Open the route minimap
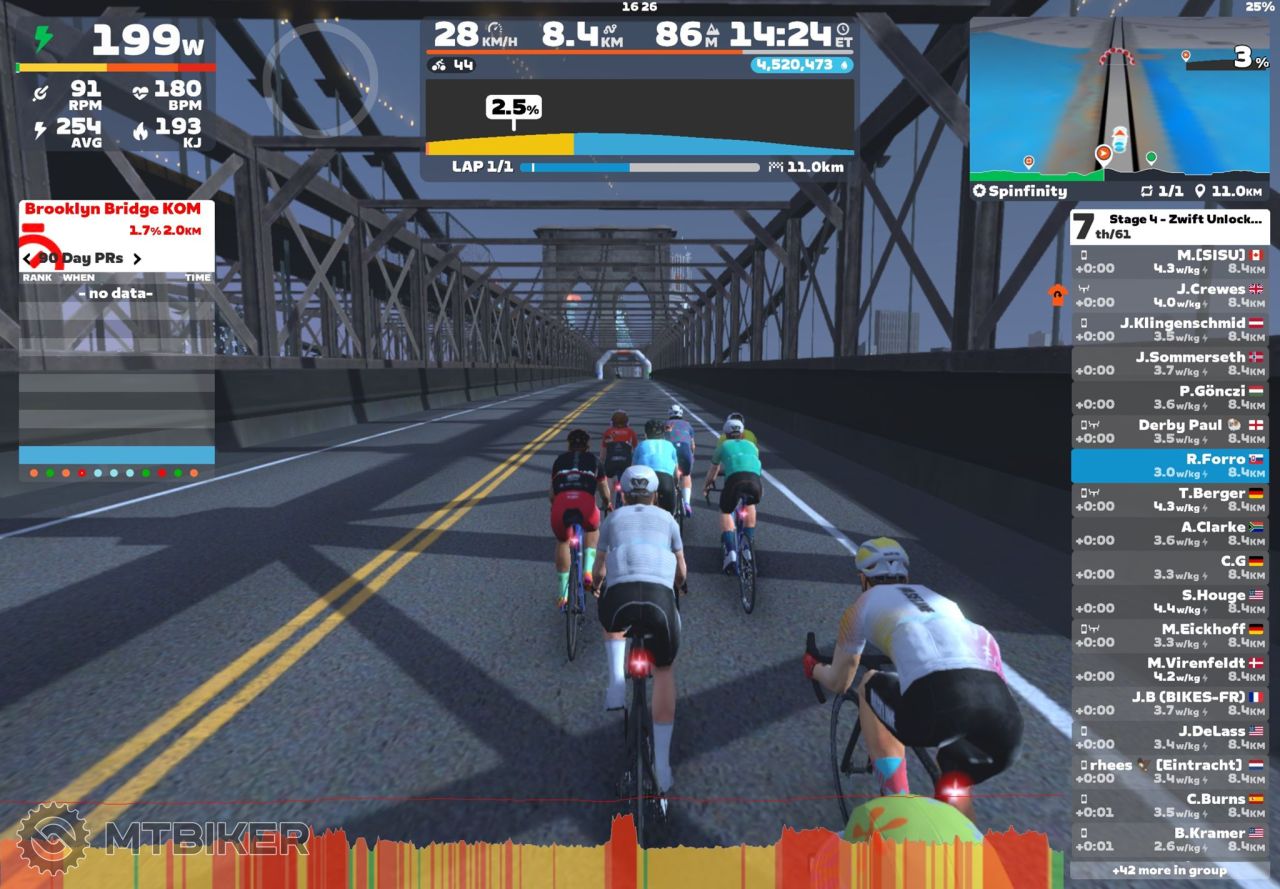Viewport: 1280px width, 889px height. tap(1120, 100)
